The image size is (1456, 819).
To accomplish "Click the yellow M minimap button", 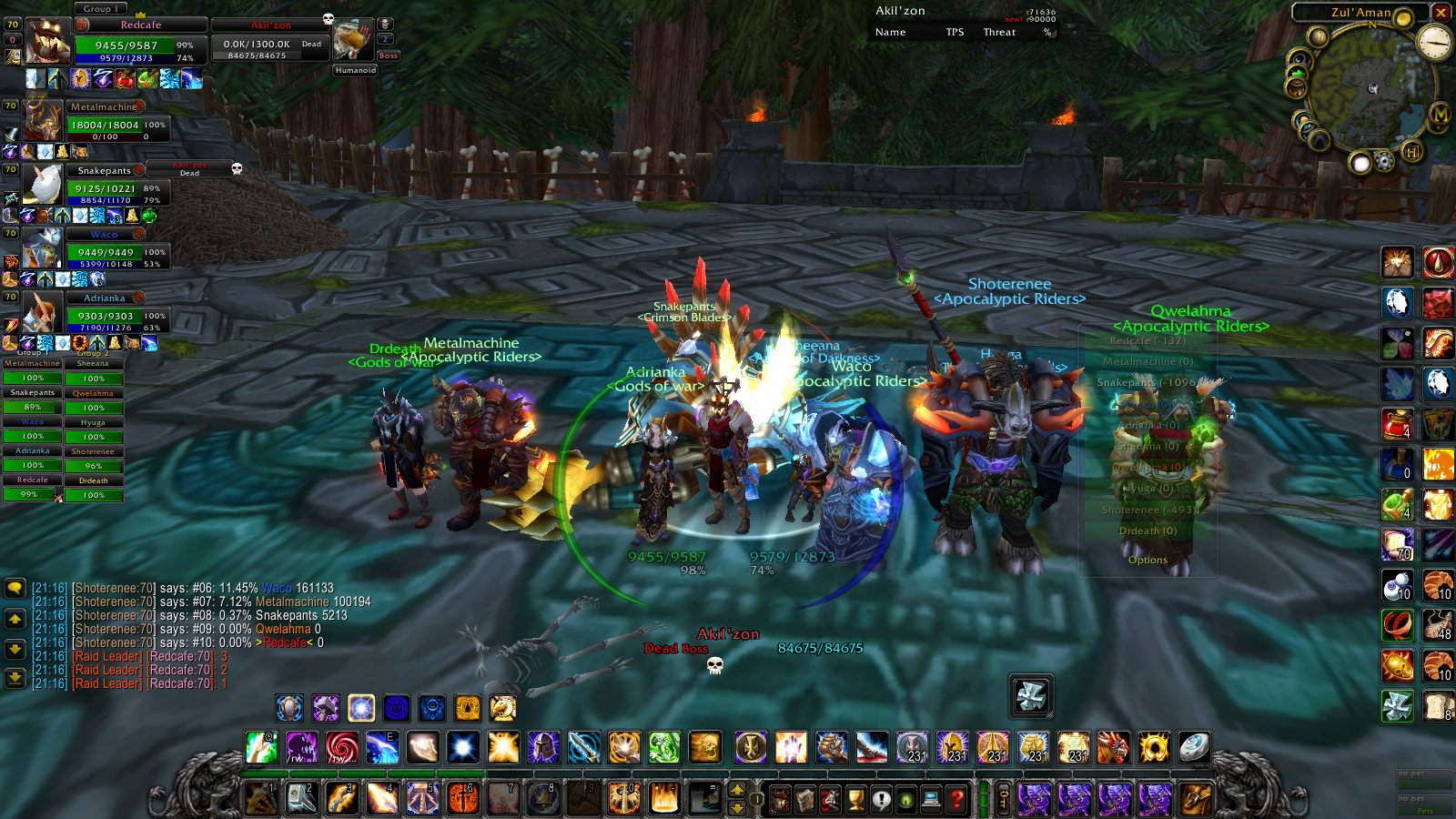I will 1440,115.
